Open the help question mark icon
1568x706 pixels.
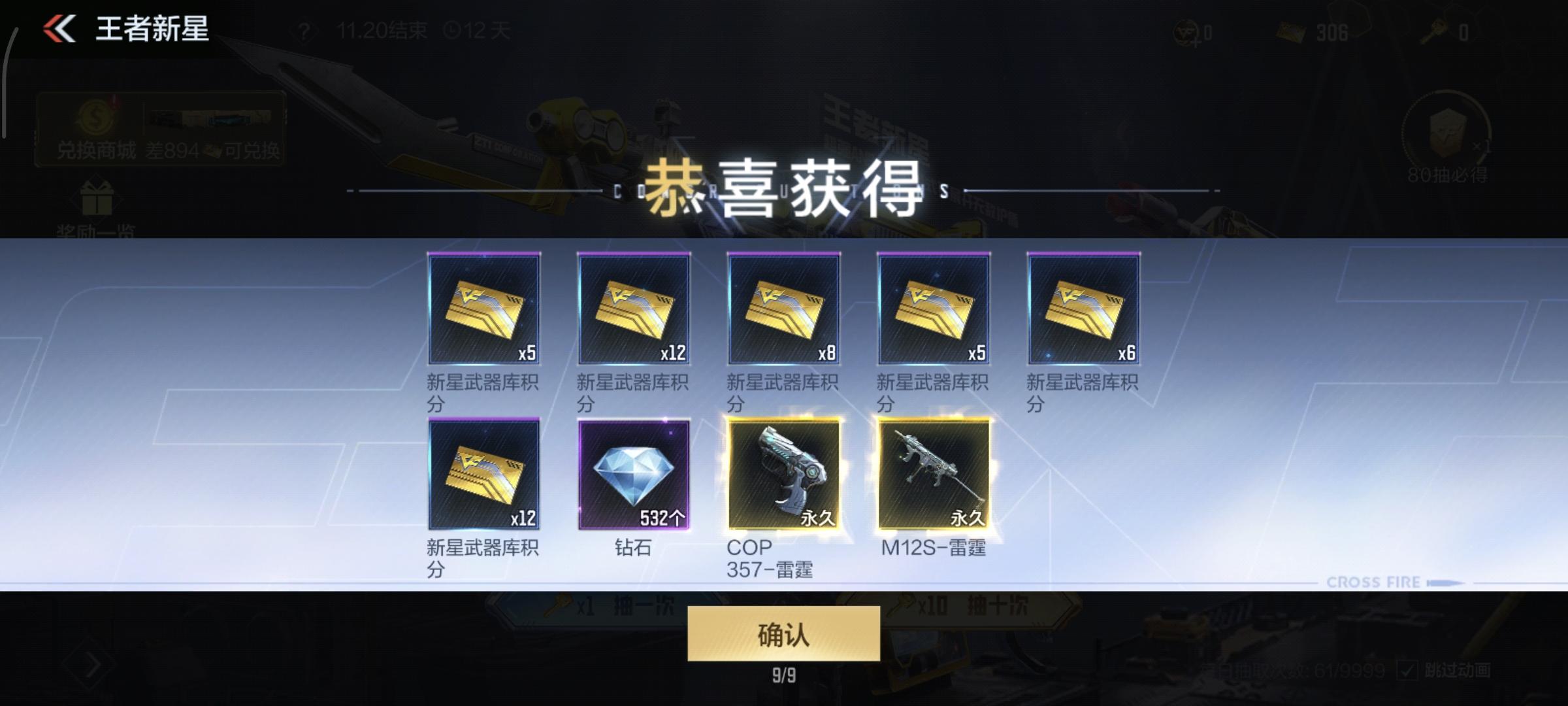(x=304, y=30)
